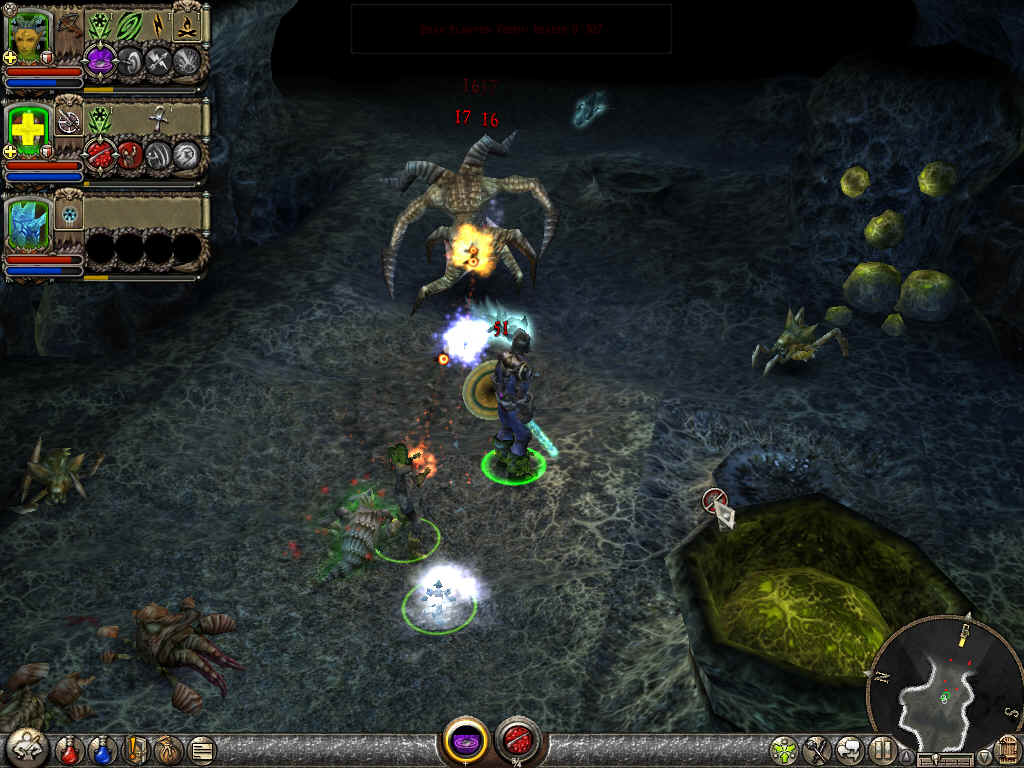Drink a red health potion

tap(70, 748)
